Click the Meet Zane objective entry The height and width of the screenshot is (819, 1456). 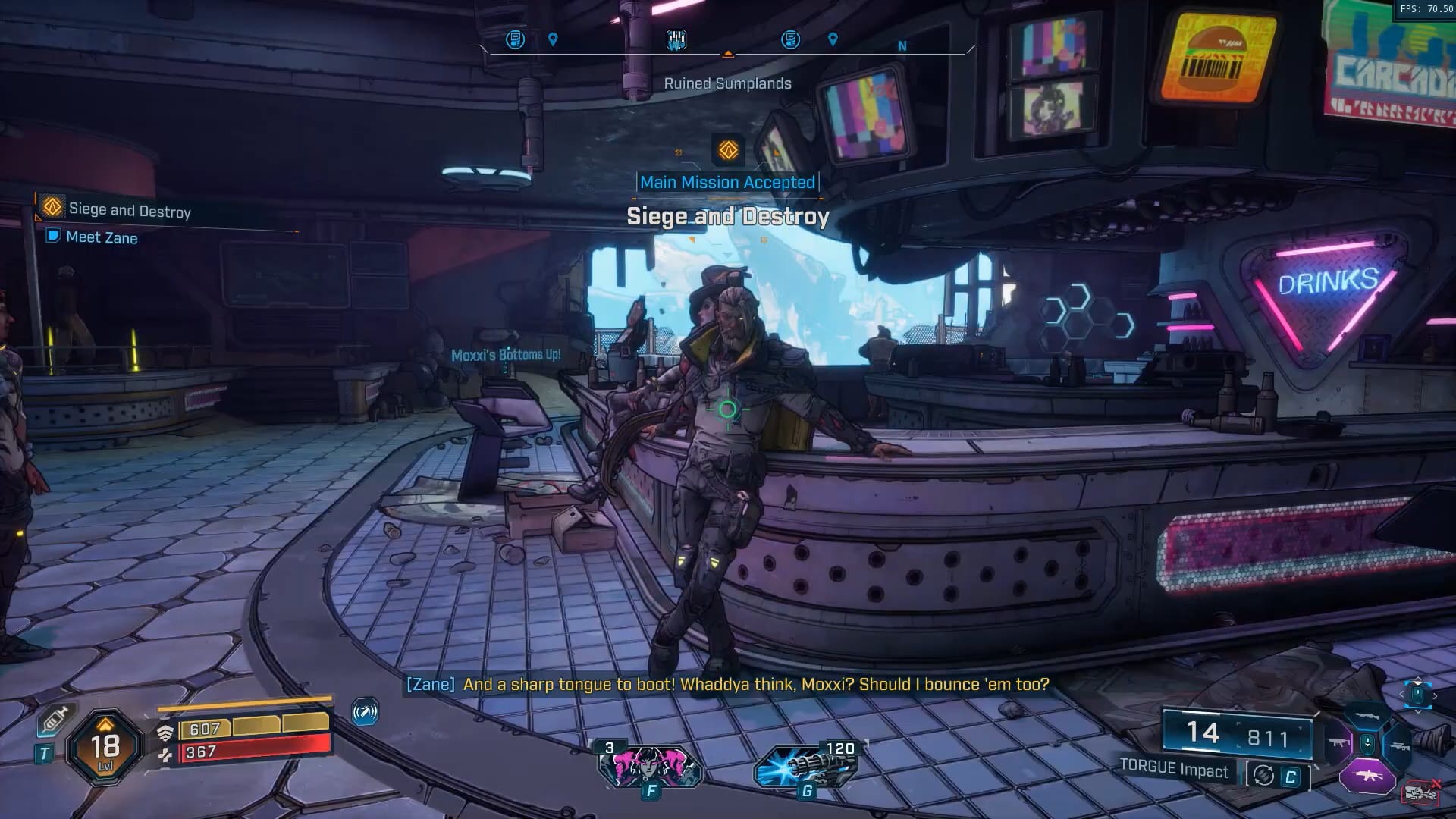(x=102, y=237)
